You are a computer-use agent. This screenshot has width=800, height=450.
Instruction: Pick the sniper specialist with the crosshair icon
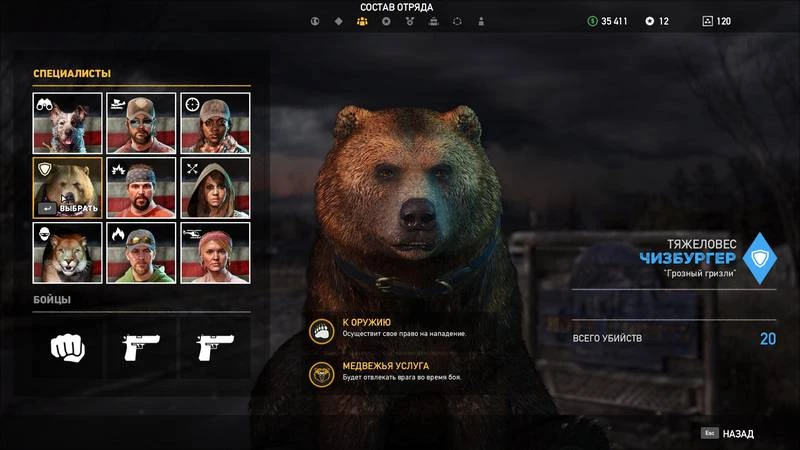pos(215,123)
